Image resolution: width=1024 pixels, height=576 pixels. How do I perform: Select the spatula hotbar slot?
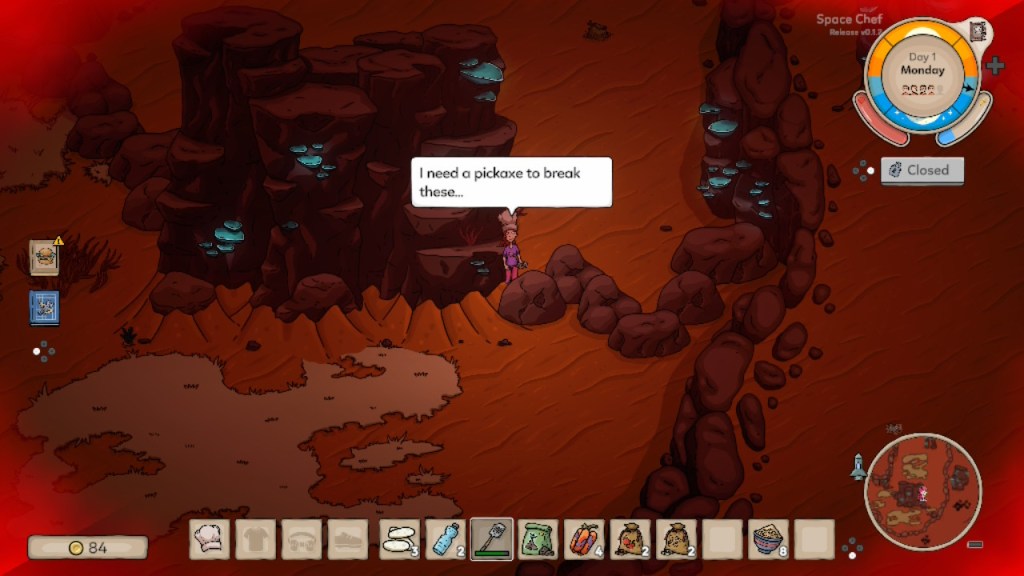pyautogui.click(x=492, y=539)
